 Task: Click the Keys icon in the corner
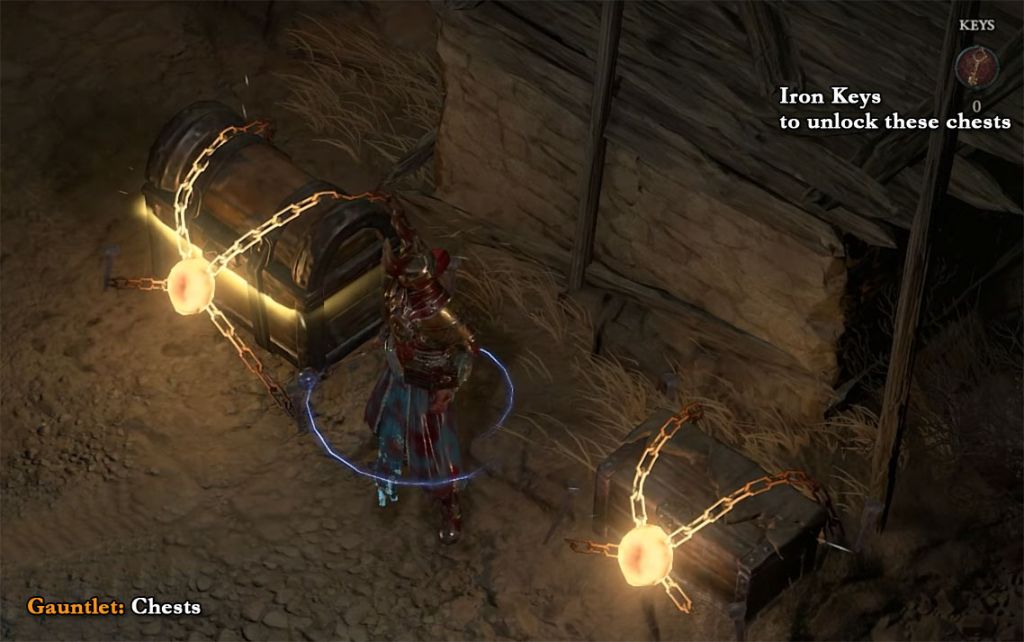(975, 66)
